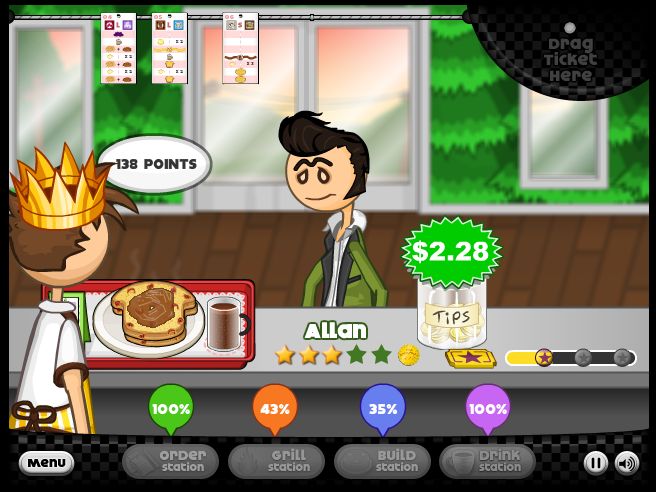Switch to the Order Station
The image size is (656, 492).
[x=169, y=461]
